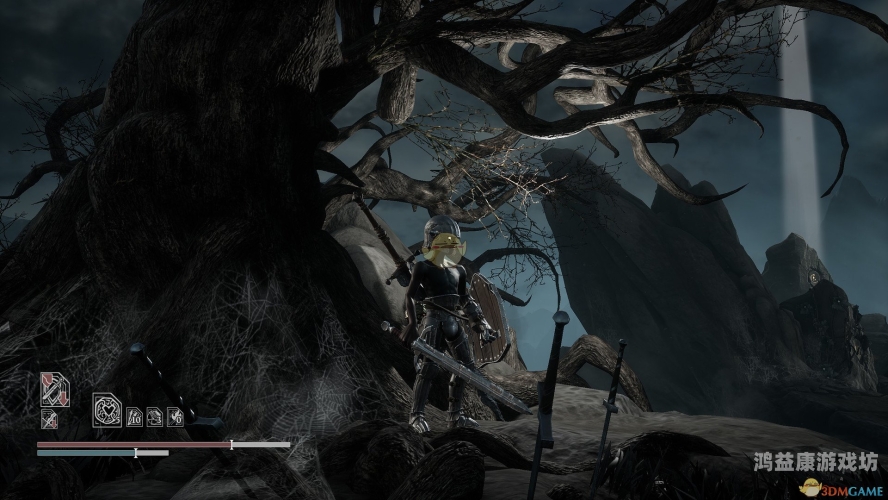The height and width of the screenshot is (500, 888).
Task: Select the item slot showing count 3
Action: coord(155,415)
